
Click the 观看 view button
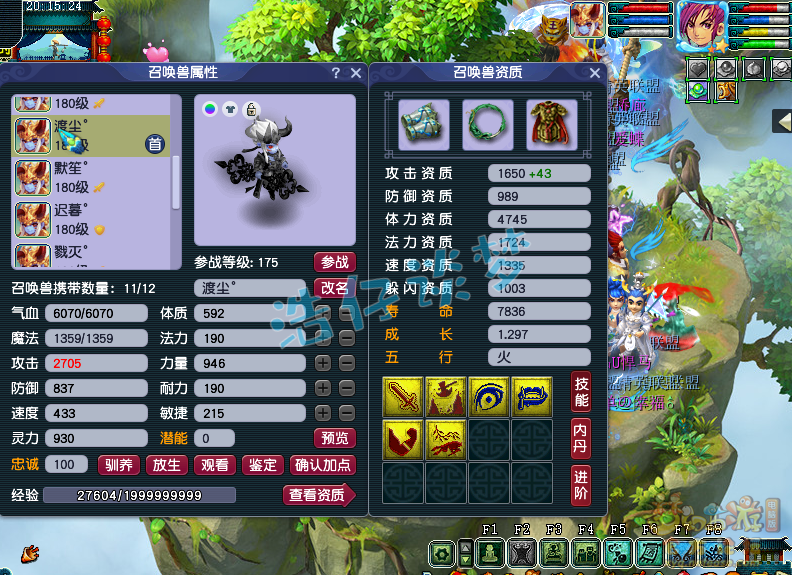[x=215, y=465]
